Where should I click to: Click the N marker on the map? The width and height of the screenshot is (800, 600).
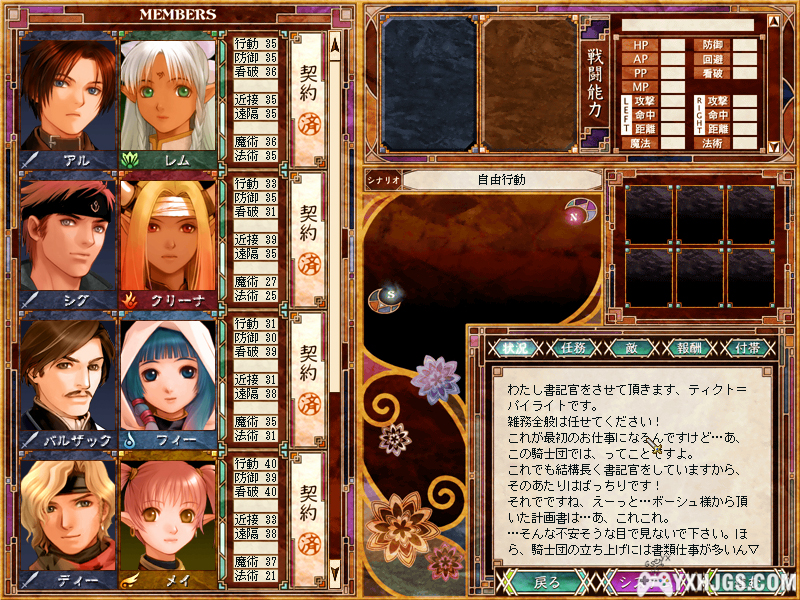click(x=574, y=215)
